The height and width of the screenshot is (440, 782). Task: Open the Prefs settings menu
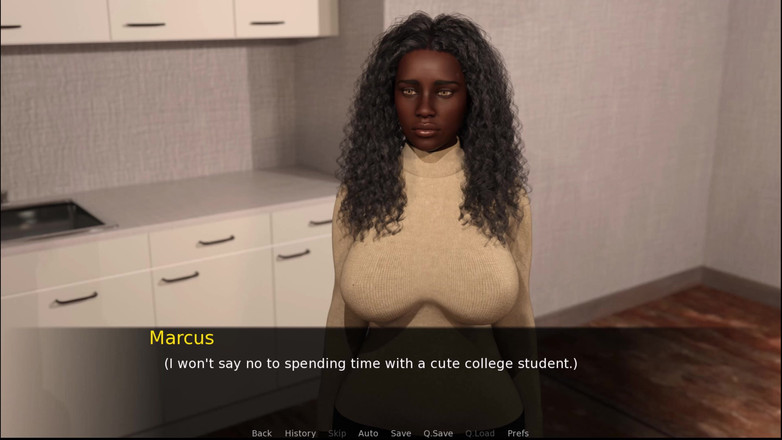tap(518, 433)
